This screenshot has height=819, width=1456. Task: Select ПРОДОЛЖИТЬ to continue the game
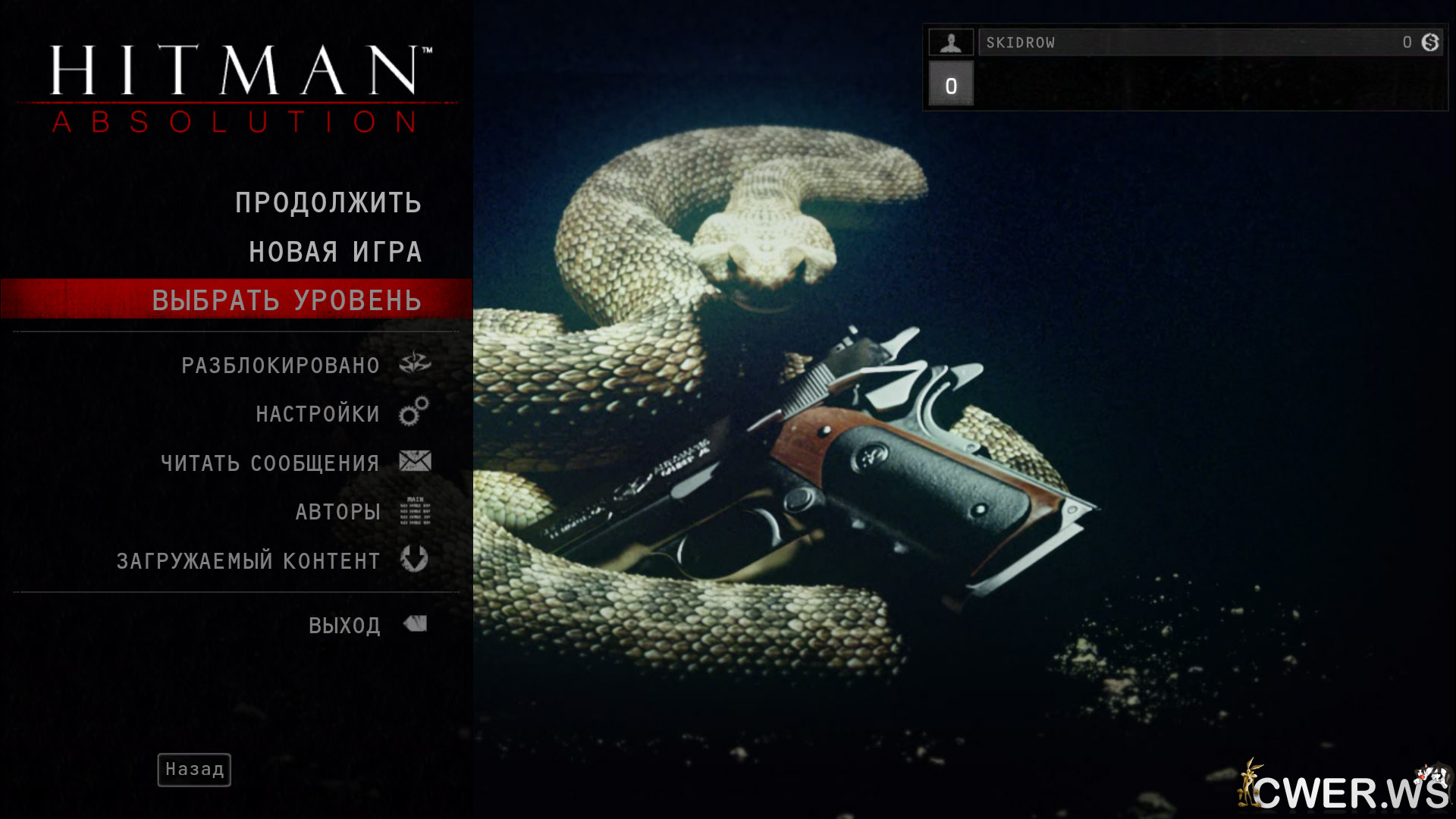[x=328, y=203]
